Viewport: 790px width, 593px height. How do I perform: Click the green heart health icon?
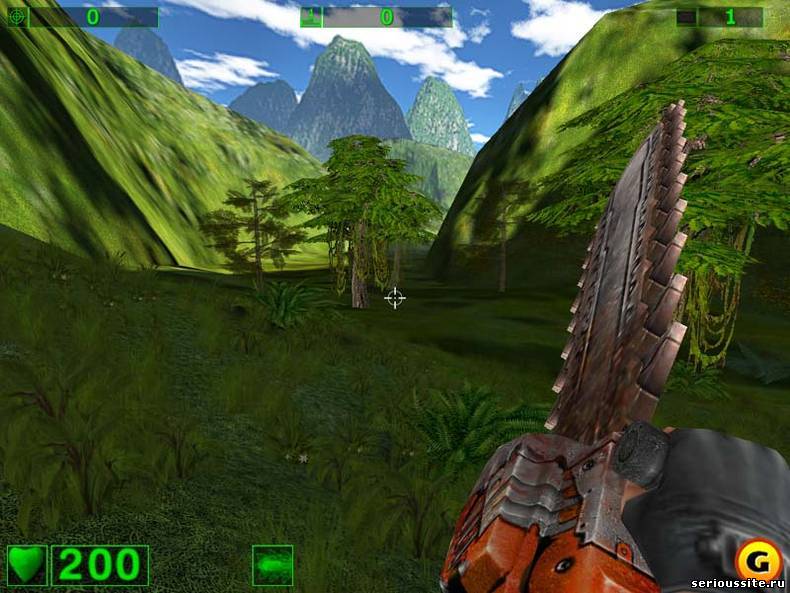tap(27, 565)
